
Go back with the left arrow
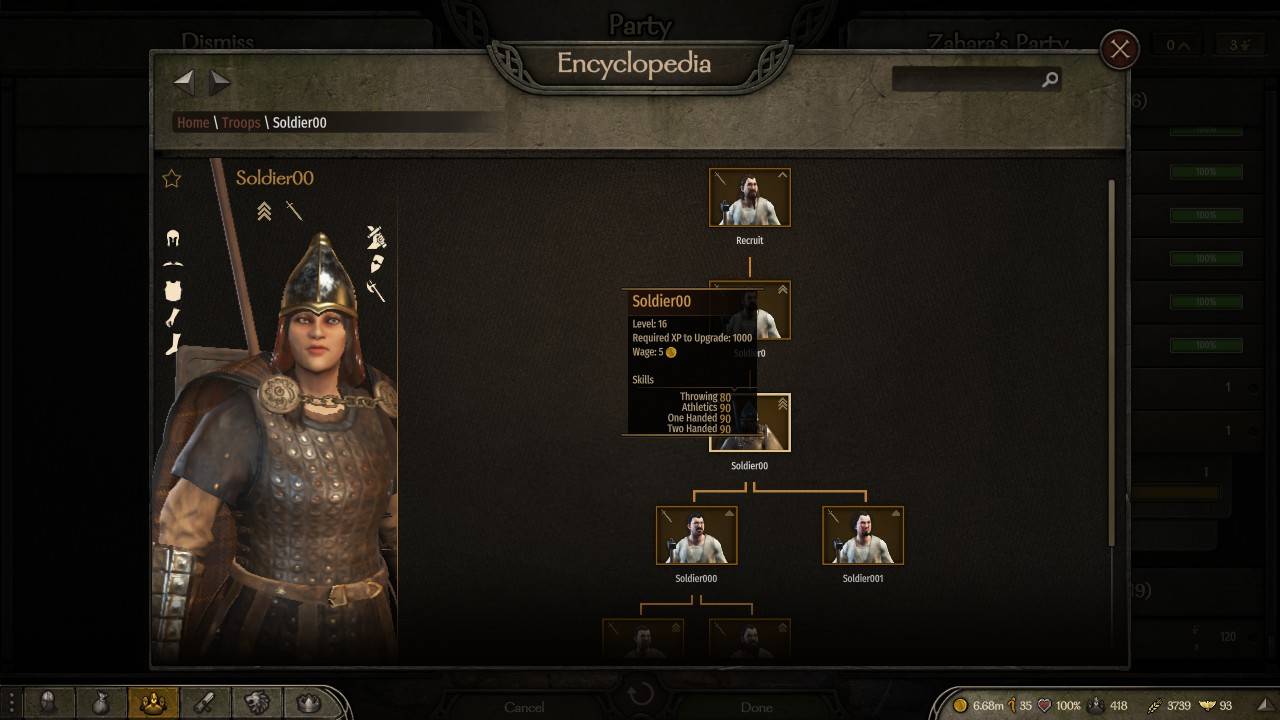[x=184, y=81]
